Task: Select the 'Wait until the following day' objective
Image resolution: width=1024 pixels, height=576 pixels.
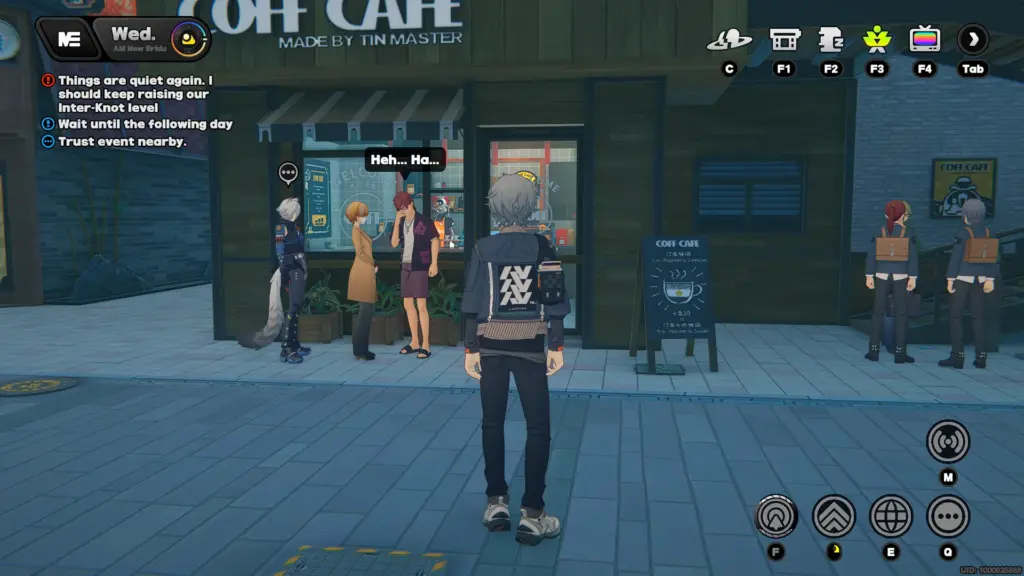Action: [145, 124]
